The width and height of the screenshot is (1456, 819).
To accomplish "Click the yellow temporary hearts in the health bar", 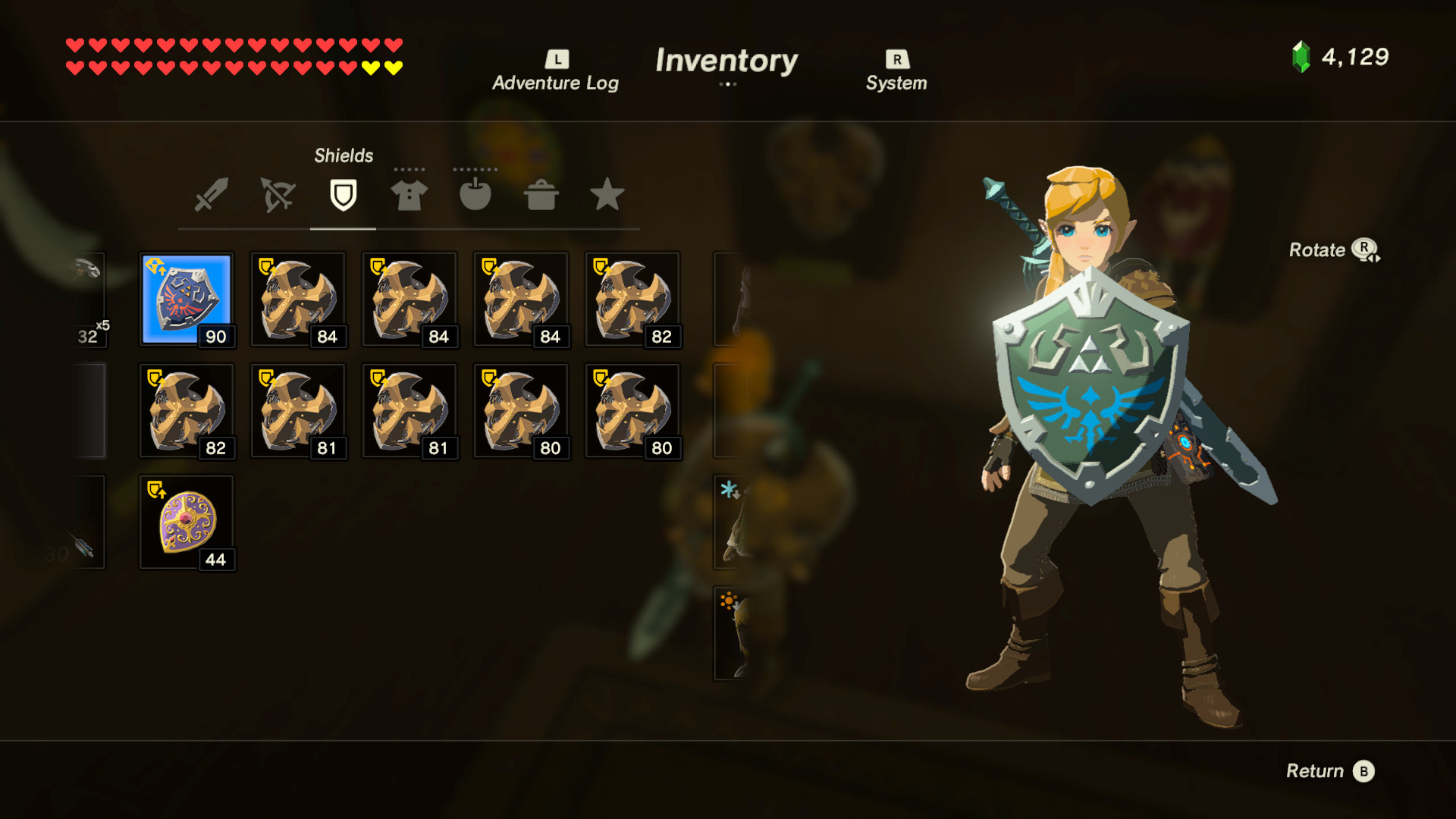I will (380, 67).
